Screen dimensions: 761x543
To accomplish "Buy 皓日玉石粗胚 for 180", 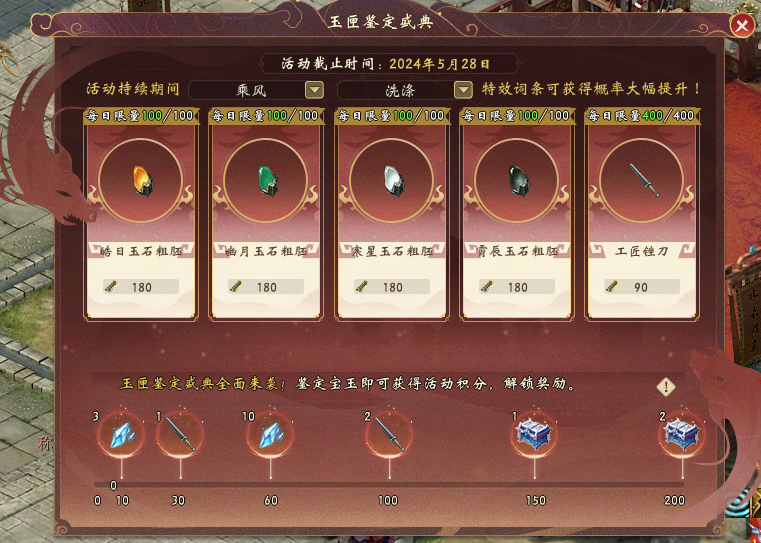I will coord(140,287).
